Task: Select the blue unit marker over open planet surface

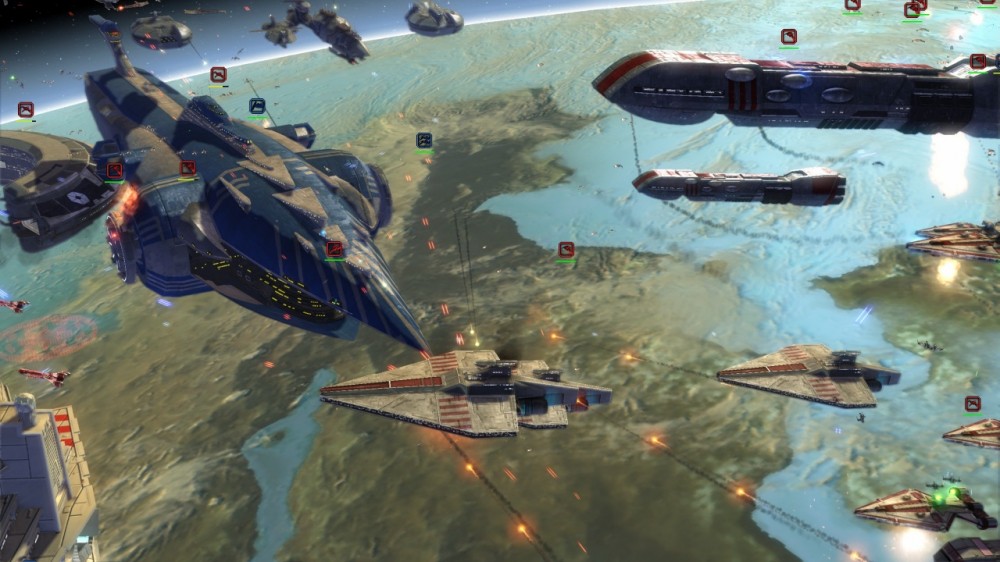Action: tap(424, 140)
